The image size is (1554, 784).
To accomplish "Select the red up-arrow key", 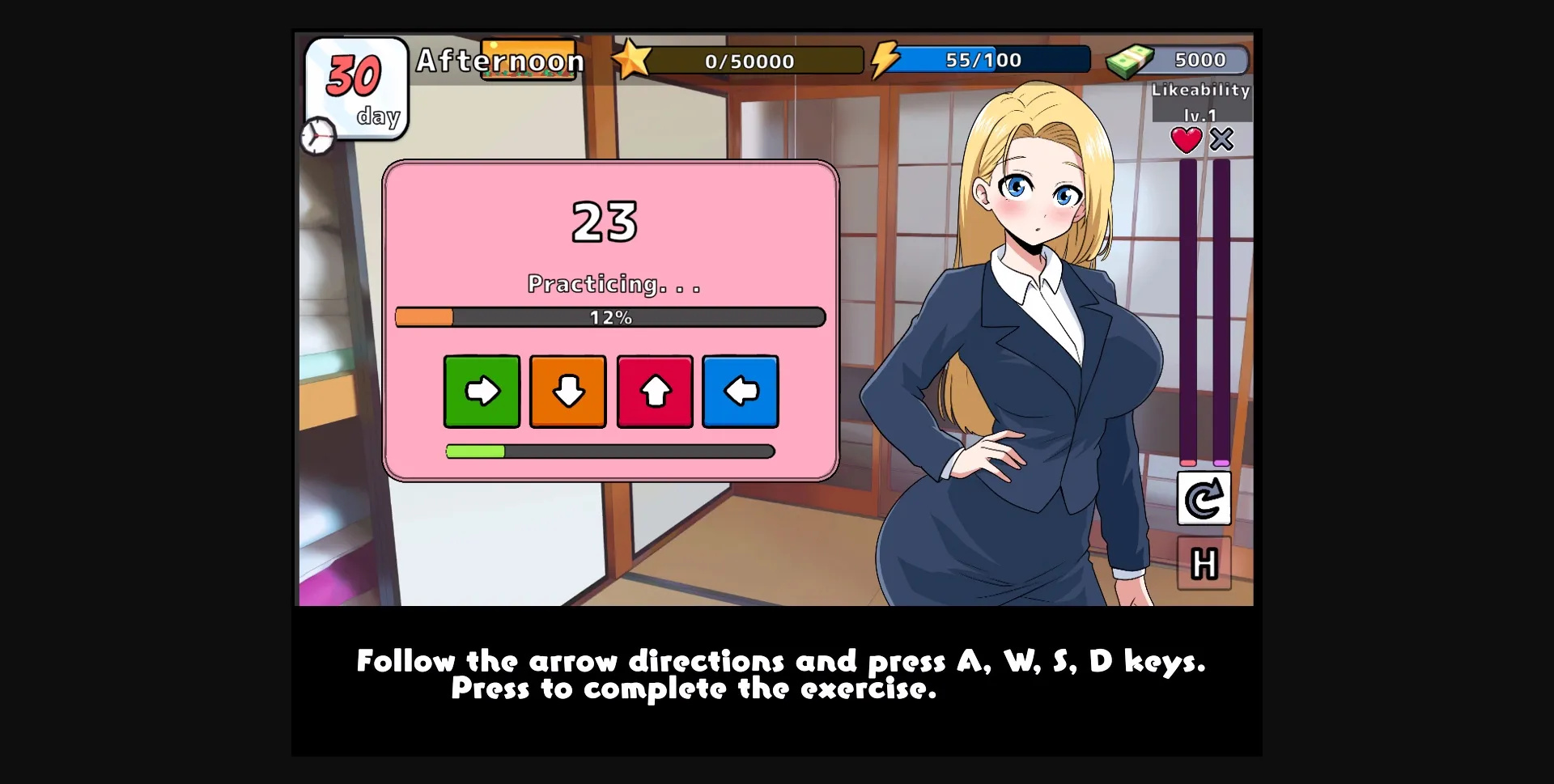I will pos(655,391).
